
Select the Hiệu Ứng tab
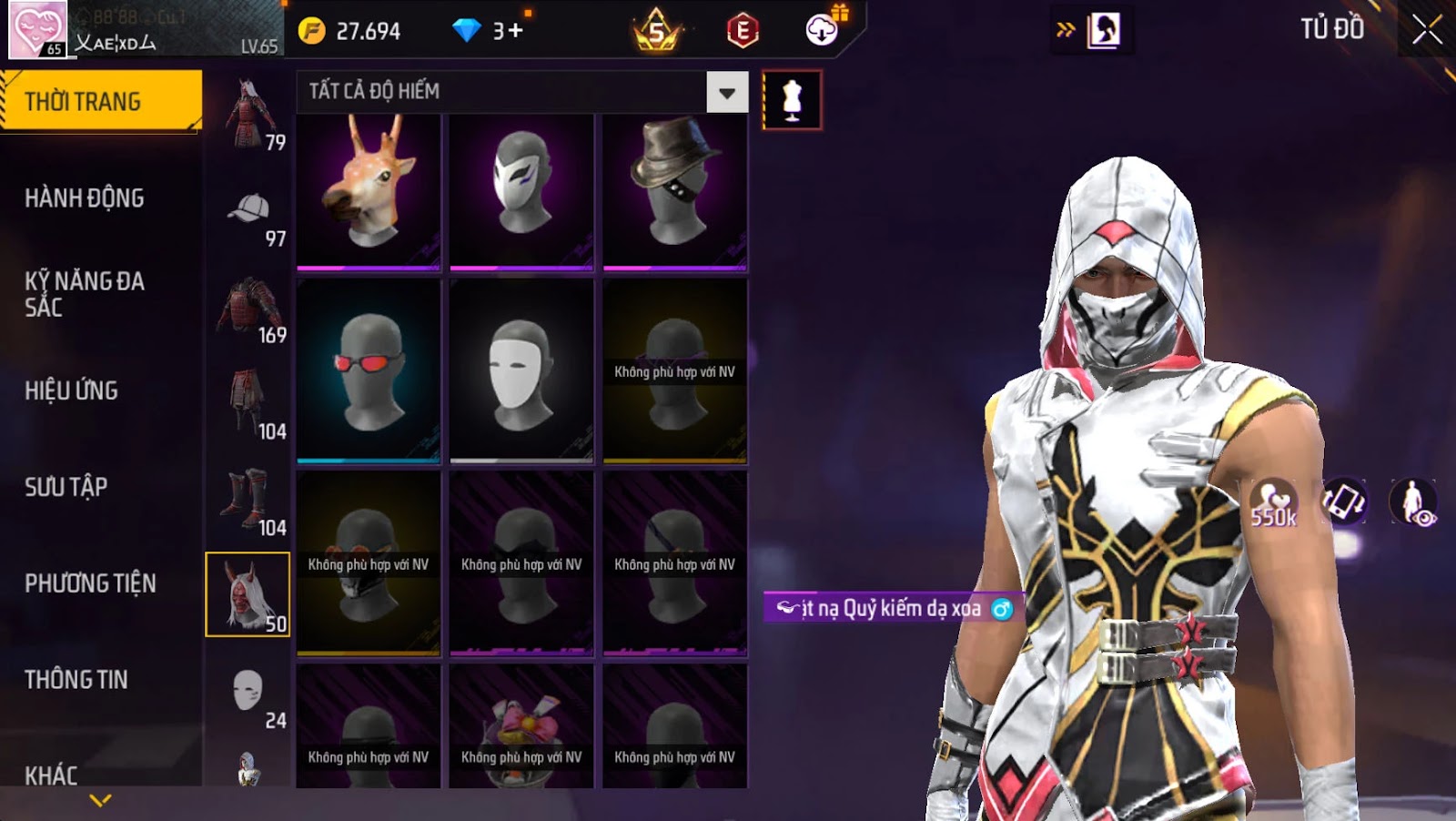tap(72, 391)
